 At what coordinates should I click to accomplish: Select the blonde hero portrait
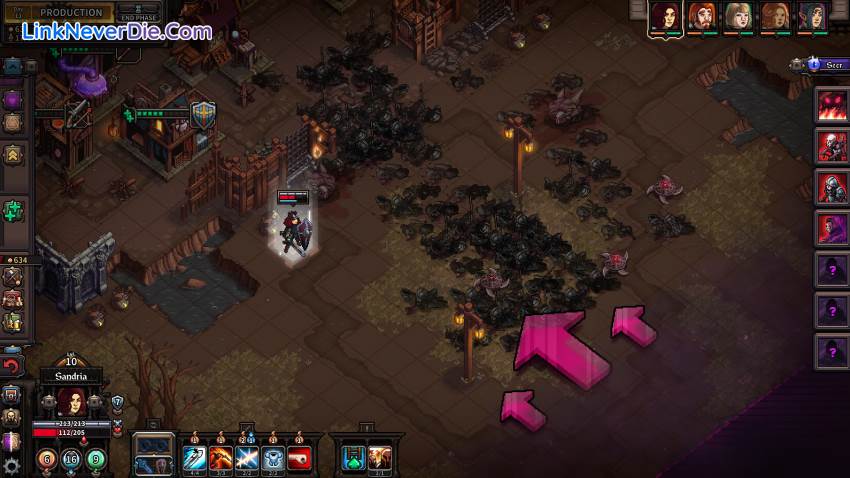(x=738, y=16)
